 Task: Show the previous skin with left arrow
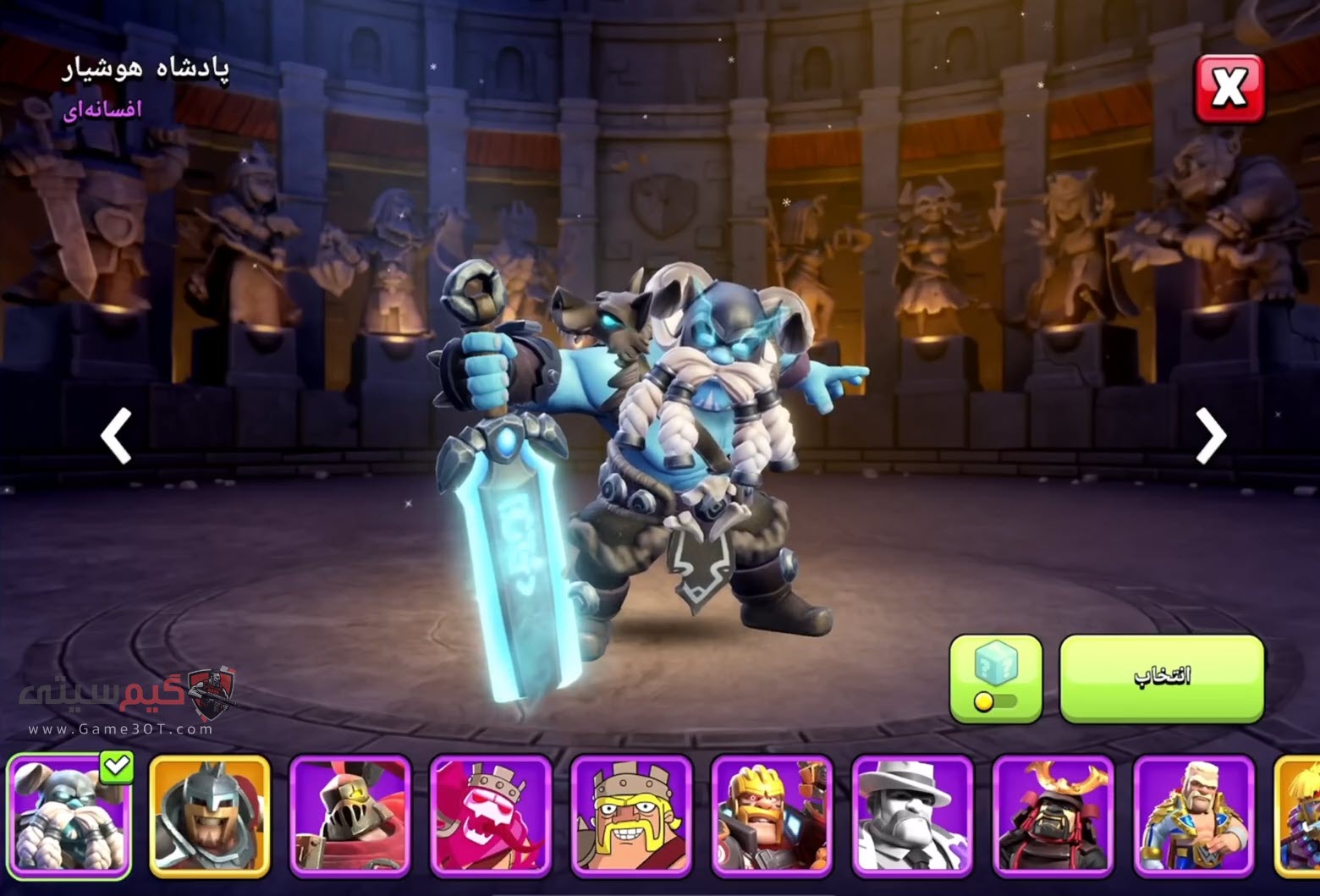click(x=116, y=437)
